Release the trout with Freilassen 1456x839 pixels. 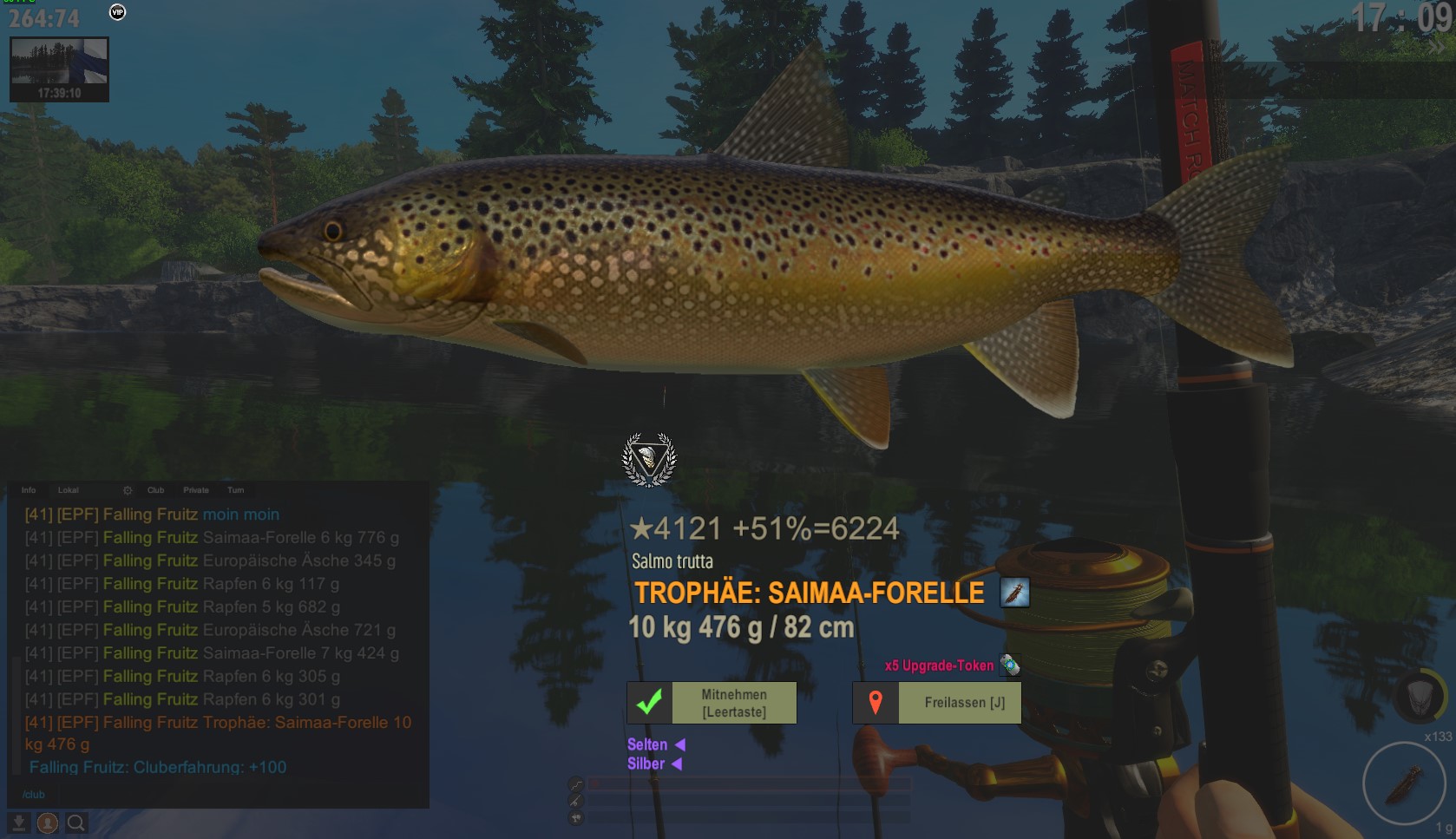tap(937, 703)
